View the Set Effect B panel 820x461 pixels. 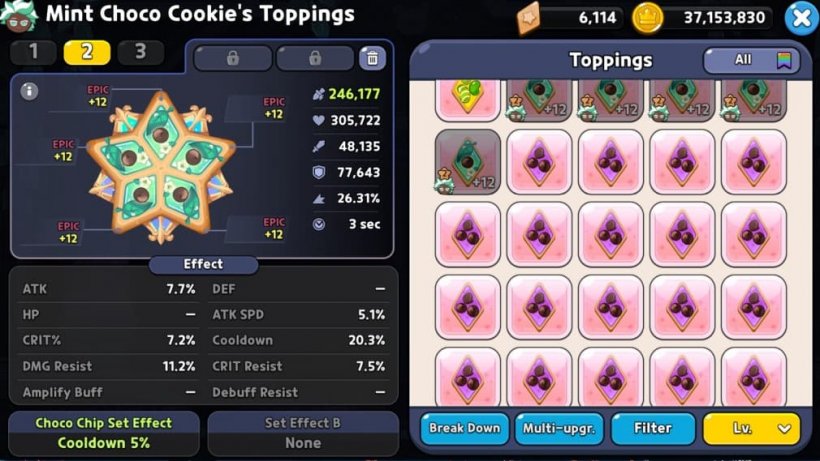pyautogui.click(x=303, y=433)
